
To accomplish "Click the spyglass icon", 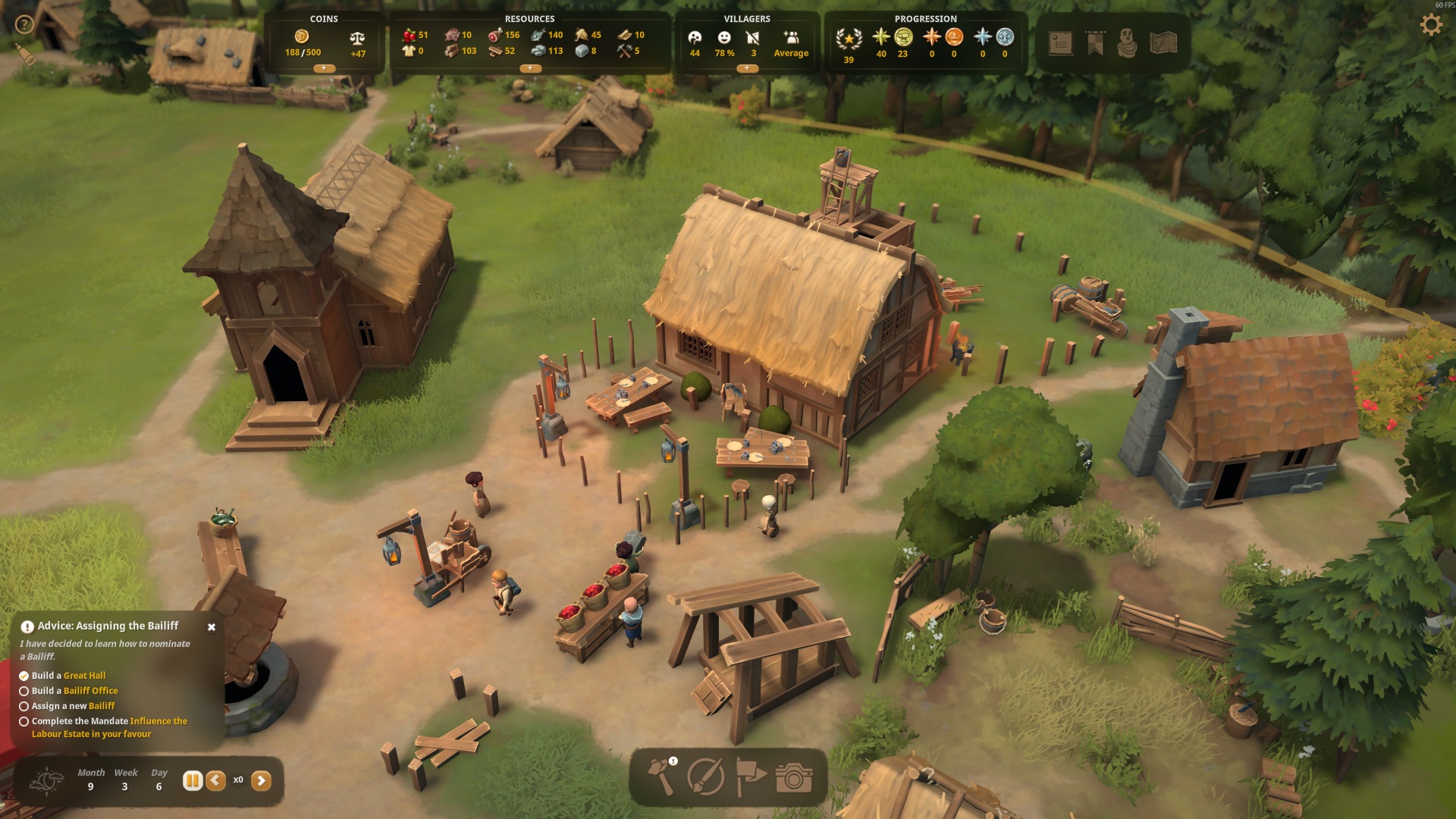I will point(27,55).
